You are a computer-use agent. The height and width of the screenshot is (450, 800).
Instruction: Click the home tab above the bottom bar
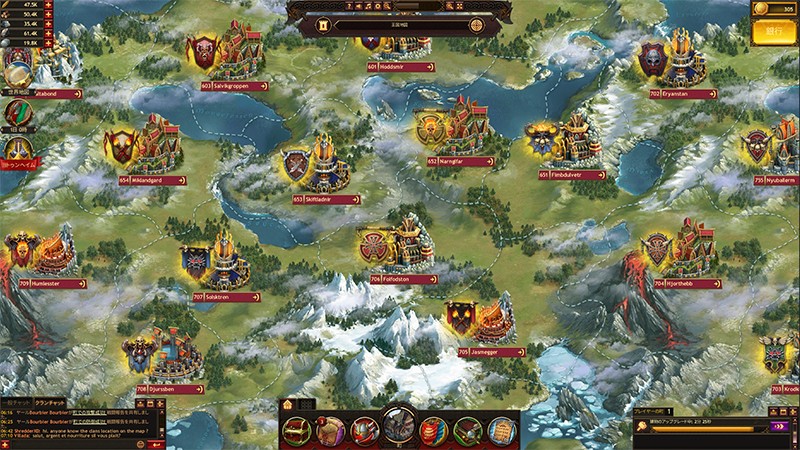click(x=287, y=404)
